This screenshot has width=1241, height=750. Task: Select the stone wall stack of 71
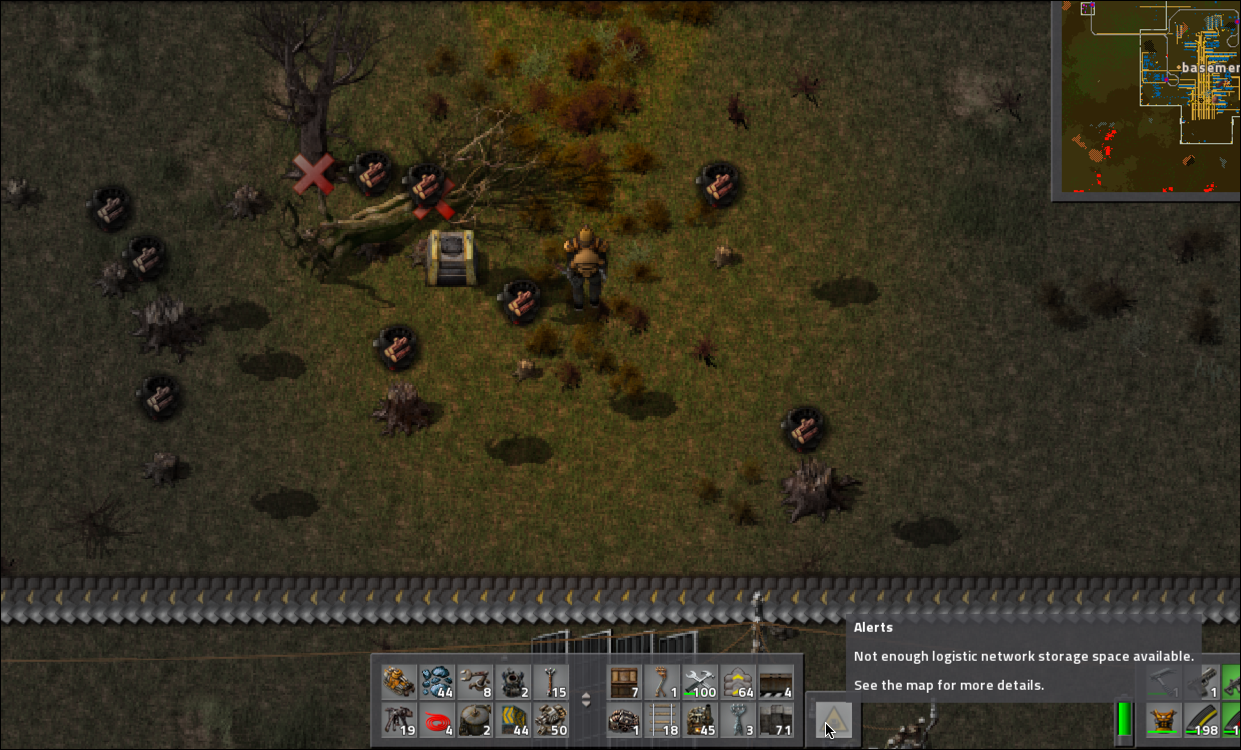point(775,720)
